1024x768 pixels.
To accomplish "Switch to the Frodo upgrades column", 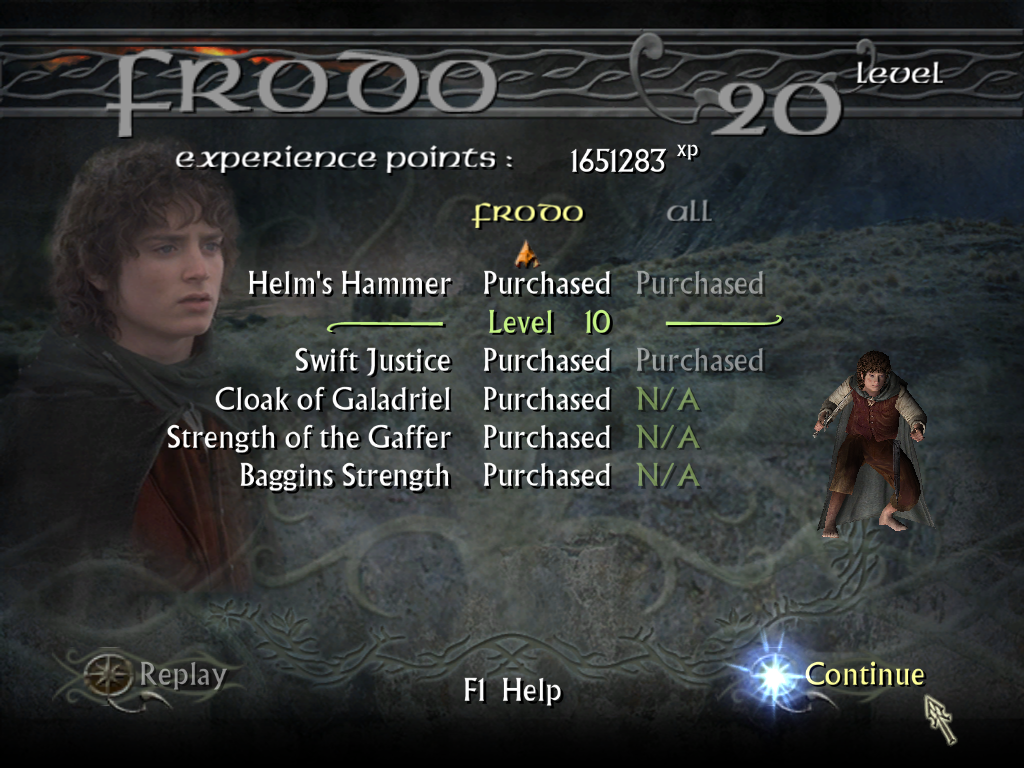I will [x=527, y=214].
